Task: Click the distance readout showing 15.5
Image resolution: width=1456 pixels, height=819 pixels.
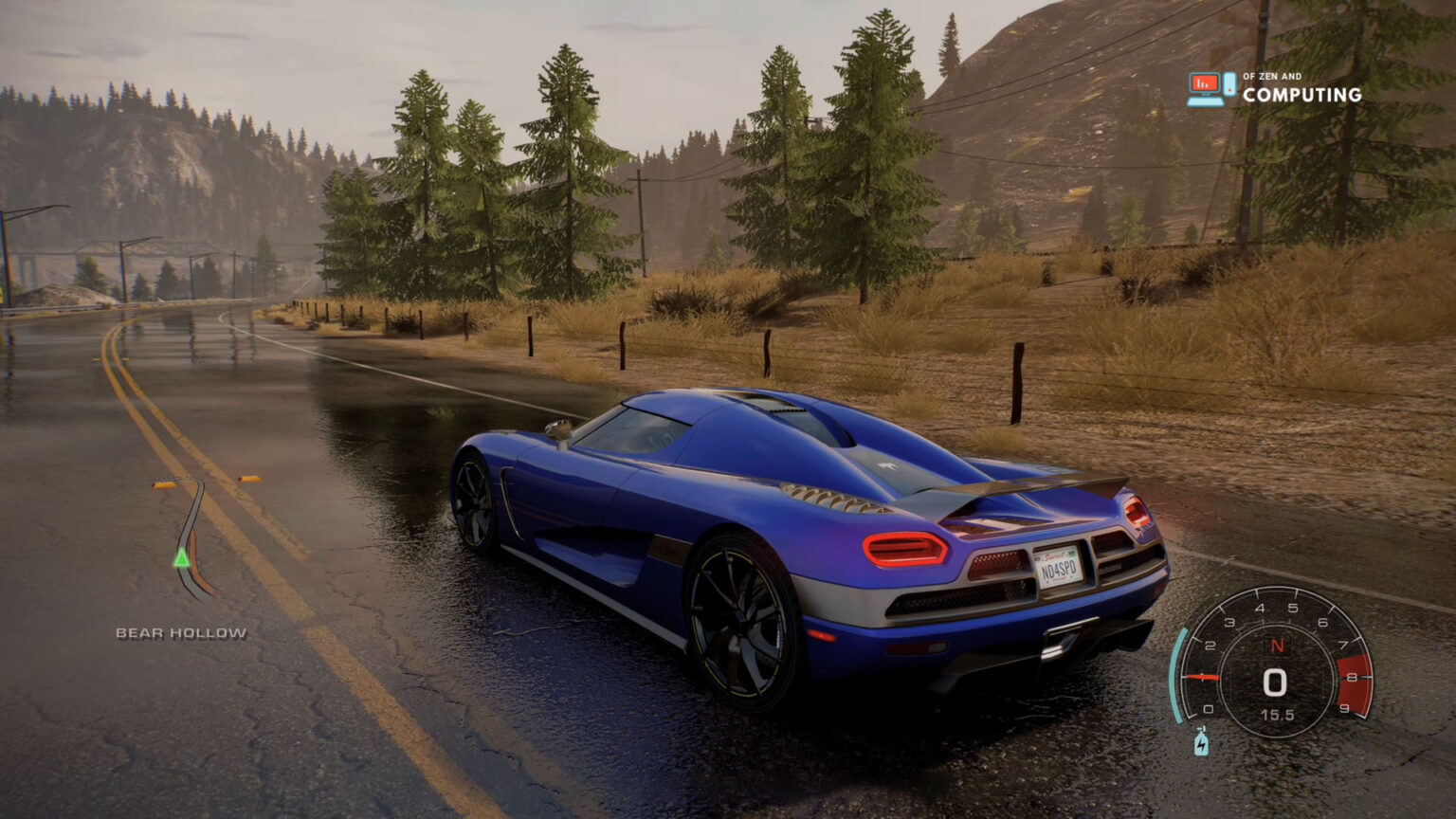Action: pyautogui.click(x=1279, y=715)
